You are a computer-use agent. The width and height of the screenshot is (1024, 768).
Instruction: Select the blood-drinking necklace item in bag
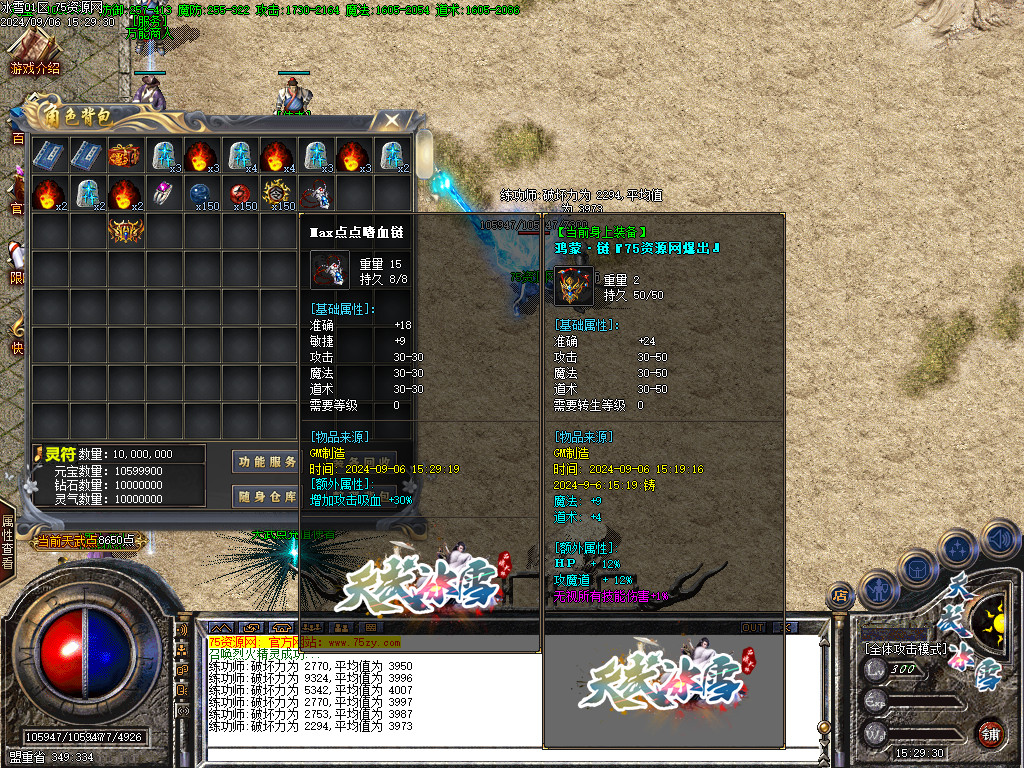pyautogui.click(x=316, y=193)
